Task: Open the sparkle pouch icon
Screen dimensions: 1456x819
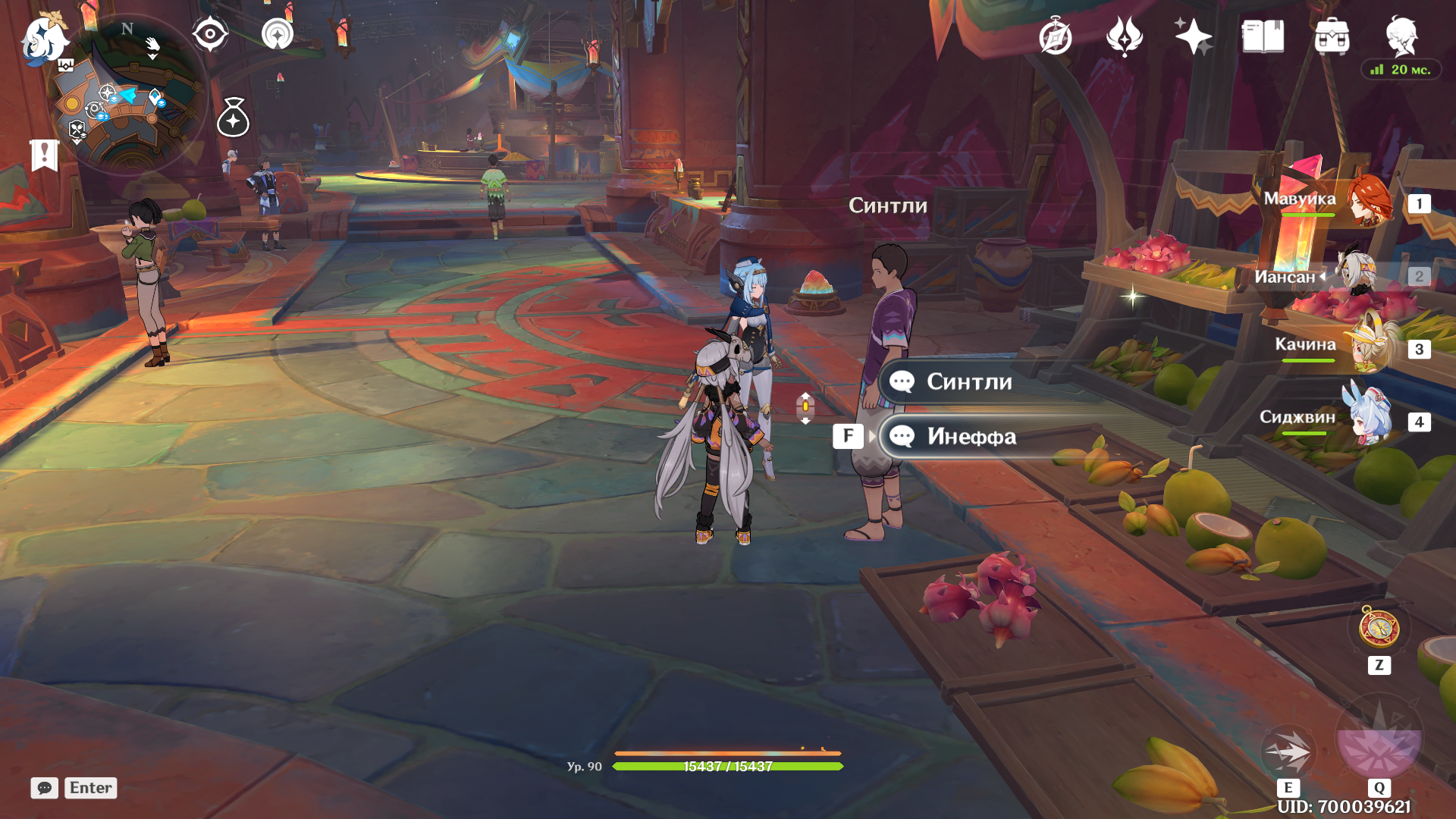Action: [233, 118]
